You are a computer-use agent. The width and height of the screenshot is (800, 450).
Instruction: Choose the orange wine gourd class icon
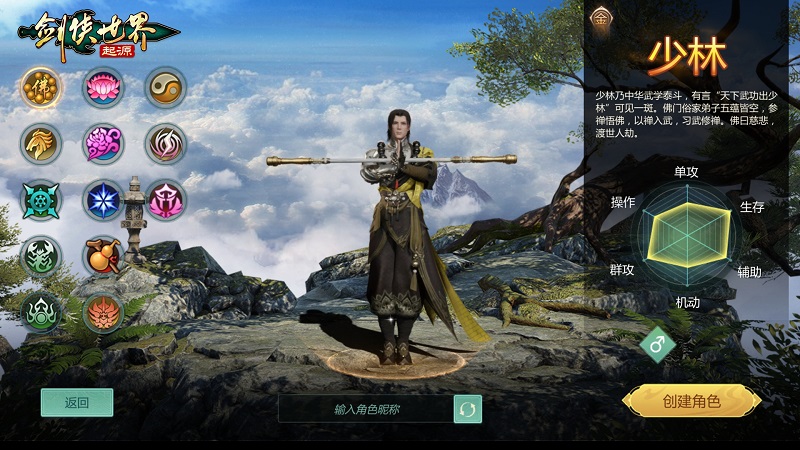click(x=103, y=256)
